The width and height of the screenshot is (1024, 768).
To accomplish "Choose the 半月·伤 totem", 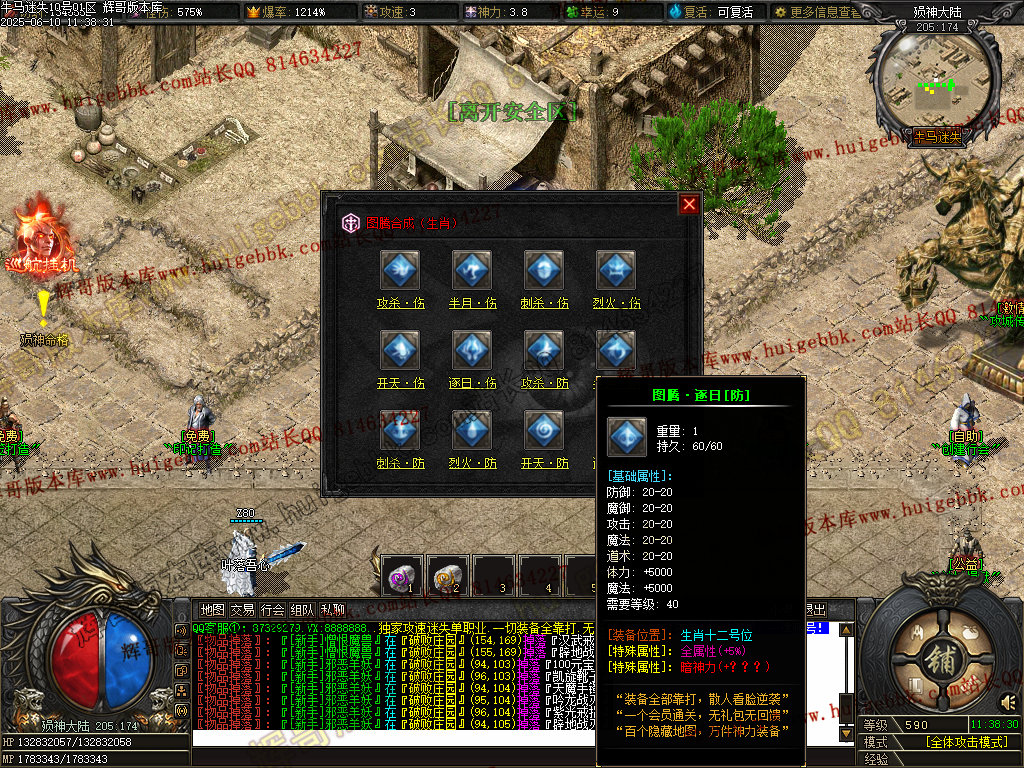I will (x=472, y=271).
